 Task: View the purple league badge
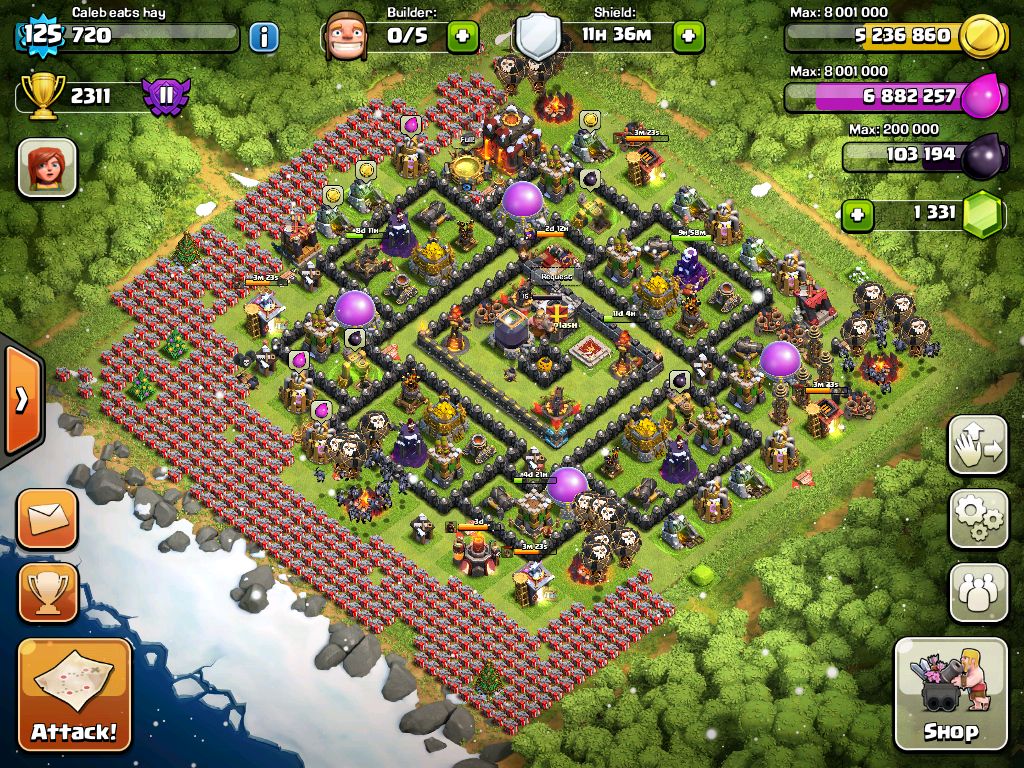[x=165, y=96]
